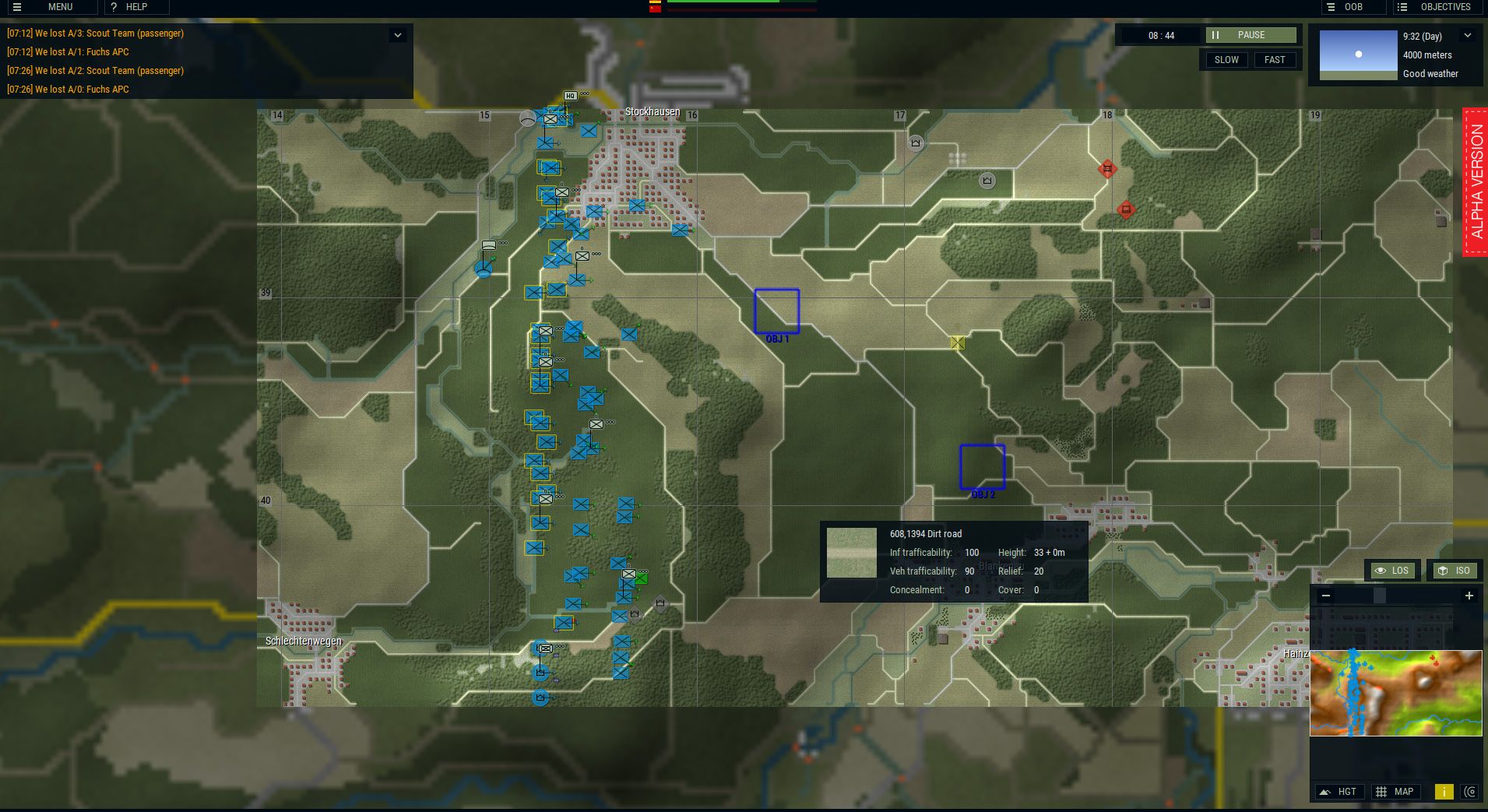
Task: Toggle the HGT height map view
Action: pyautogui.click(x=1340, y=791)
